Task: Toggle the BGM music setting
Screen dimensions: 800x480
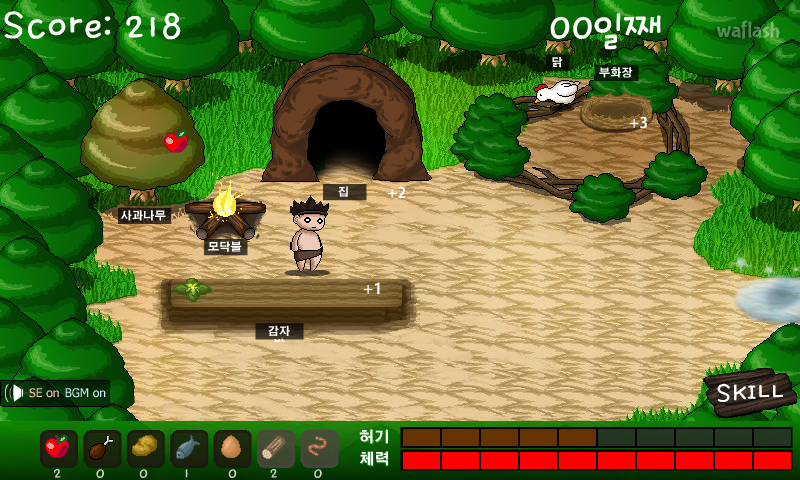Action: coord(84,393)
